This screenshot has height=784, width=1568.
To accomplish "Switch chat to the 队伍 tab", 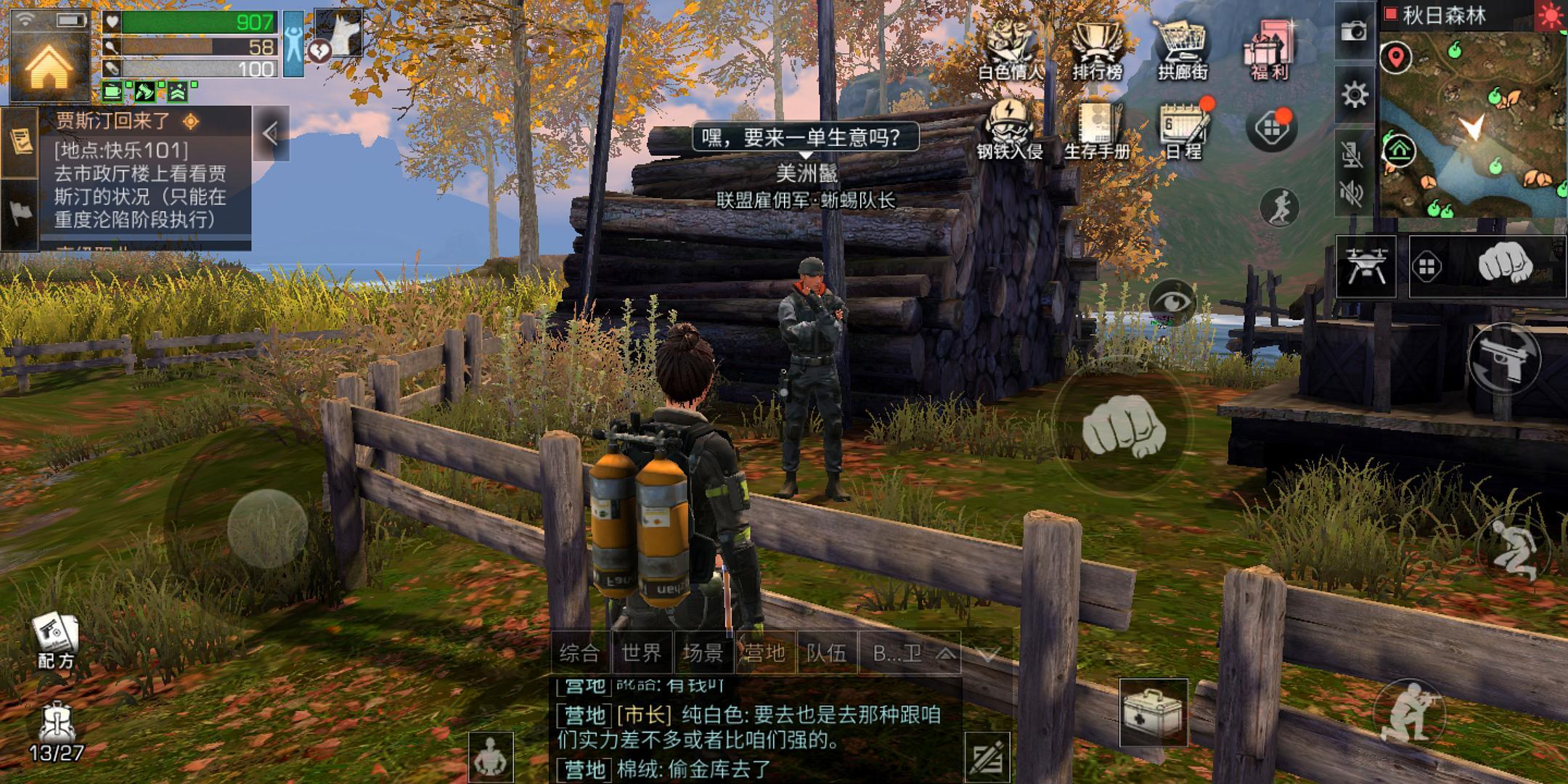I will pos(826,653).
